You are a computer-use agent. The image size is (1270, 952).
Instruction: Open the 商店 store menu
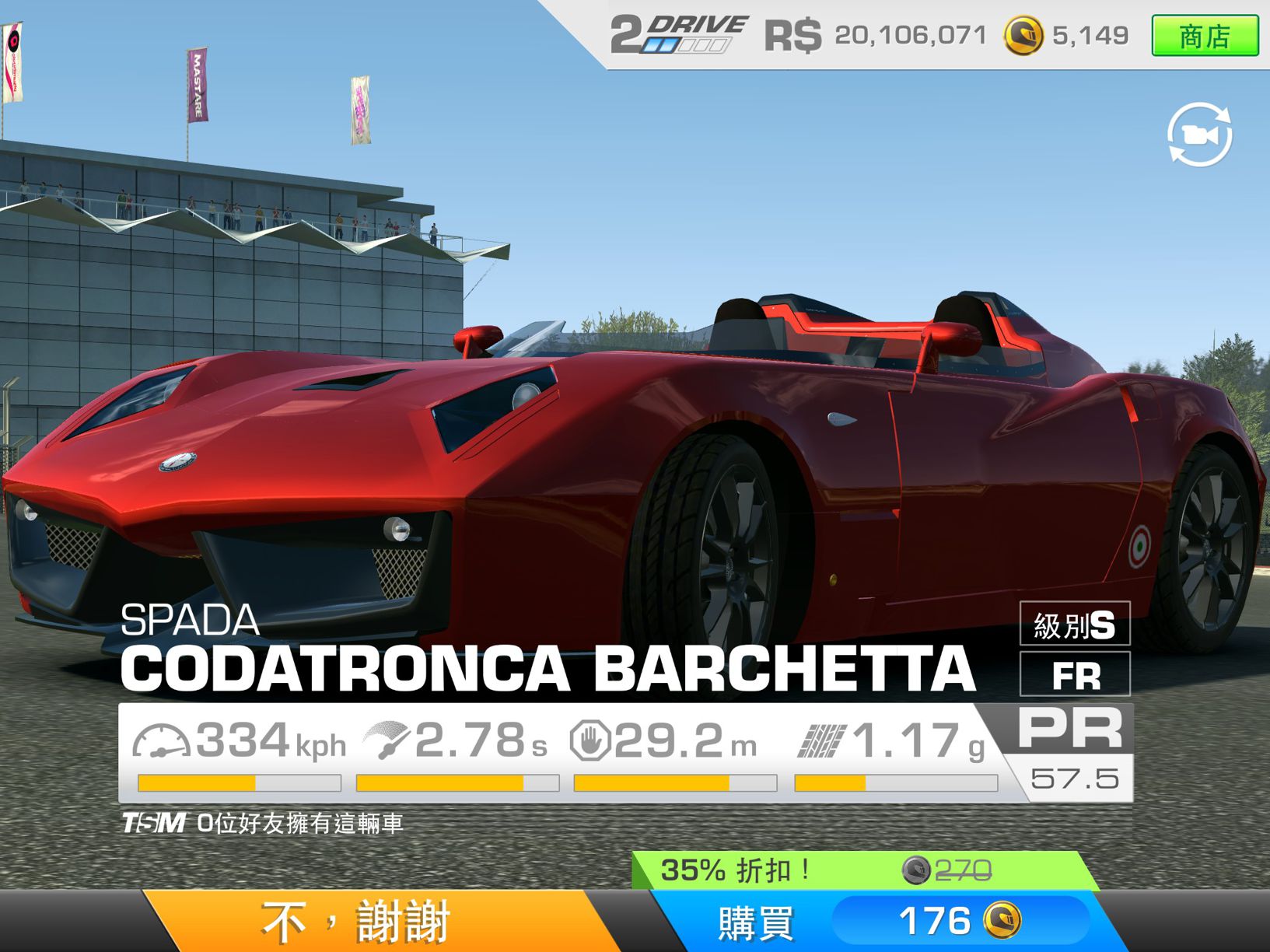pos(1204,33)
